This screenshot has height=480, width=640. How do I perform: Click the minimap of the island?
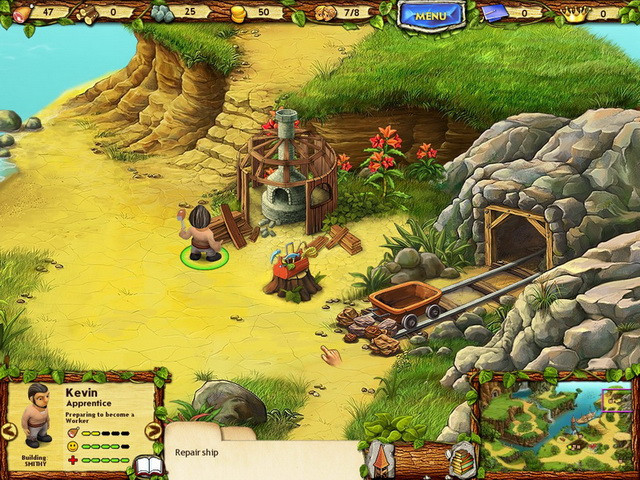click(557, 425)
